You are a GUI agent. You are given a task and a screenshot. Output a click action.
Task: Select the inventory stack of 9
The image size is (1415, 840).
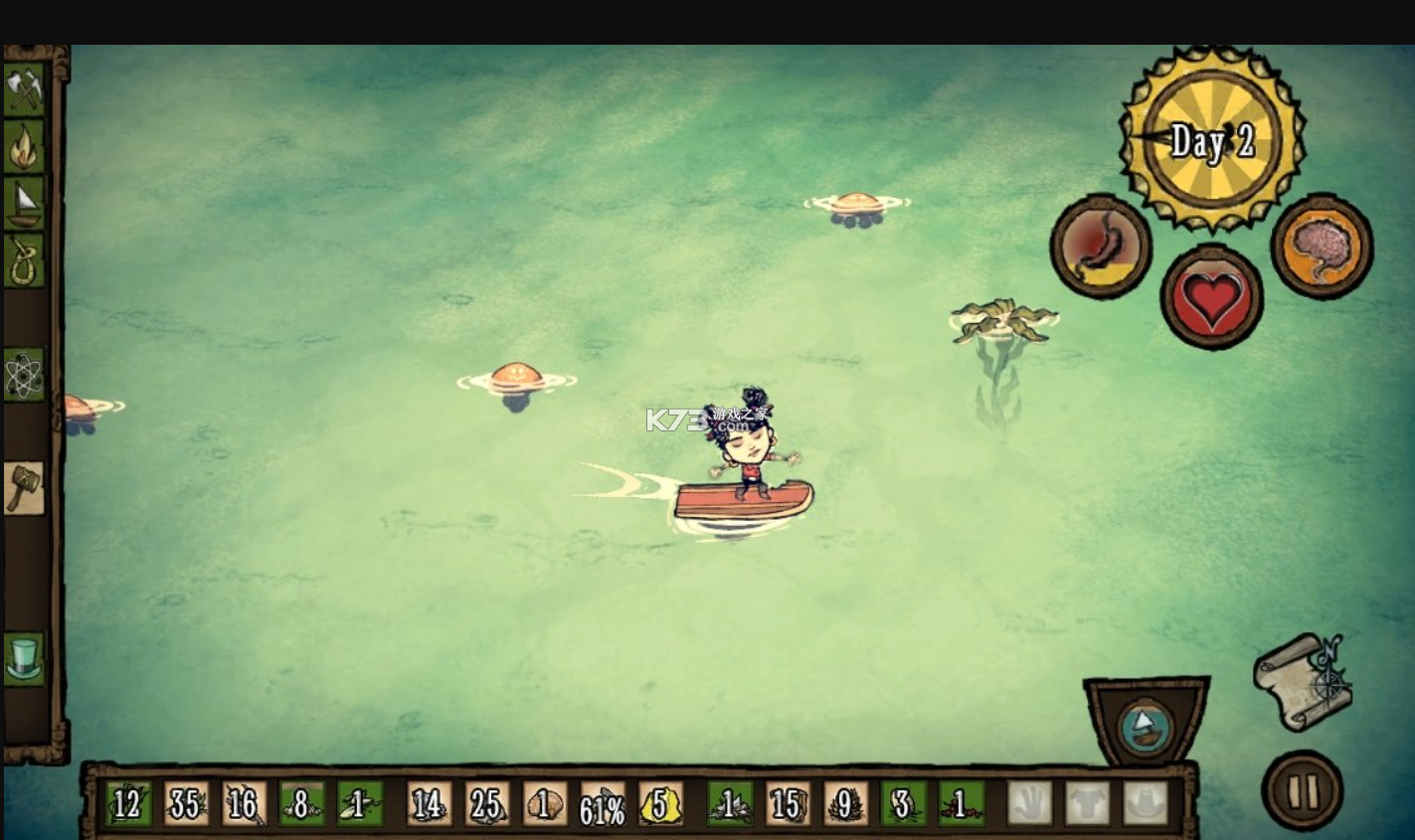point(845,803)
